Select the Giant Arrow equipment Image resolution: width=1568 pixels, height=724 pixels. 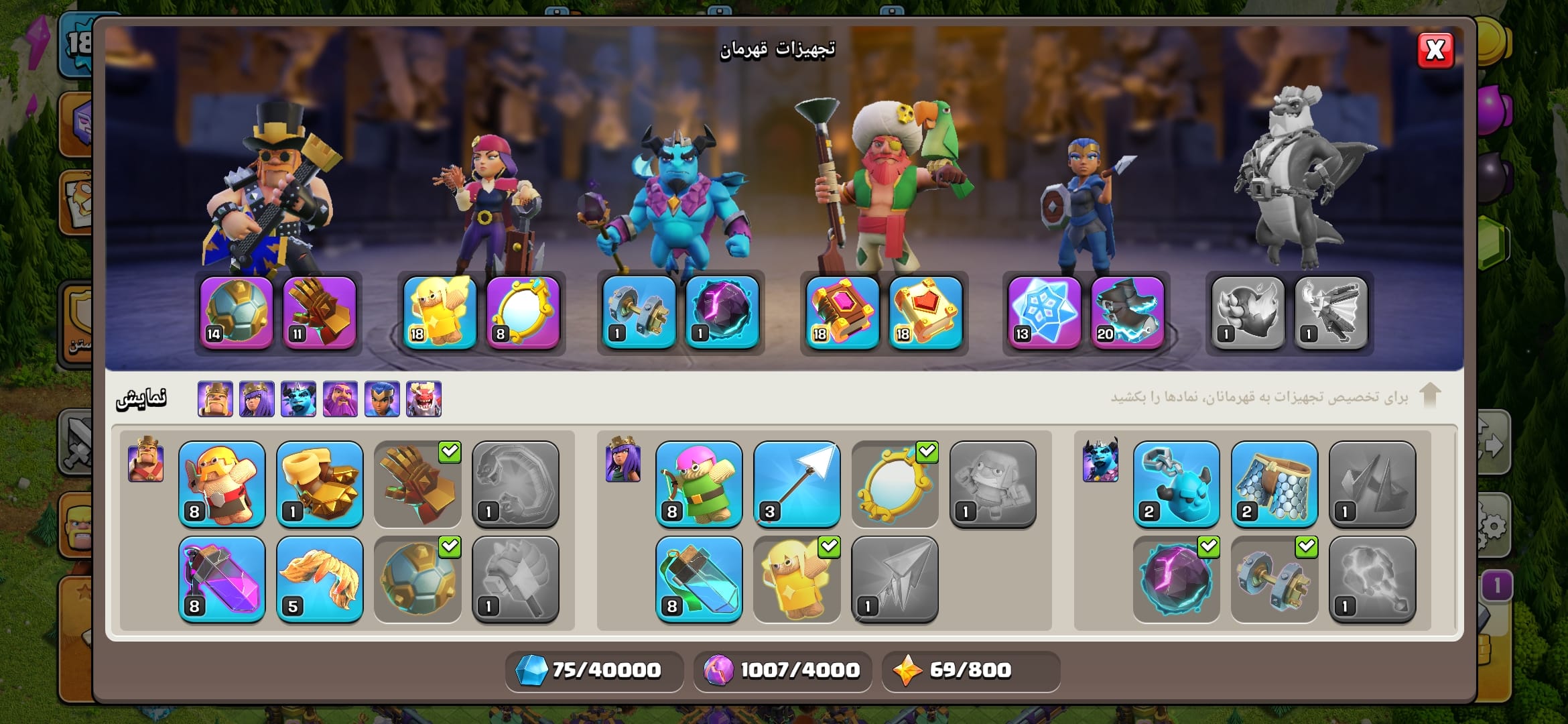(797, 483)
